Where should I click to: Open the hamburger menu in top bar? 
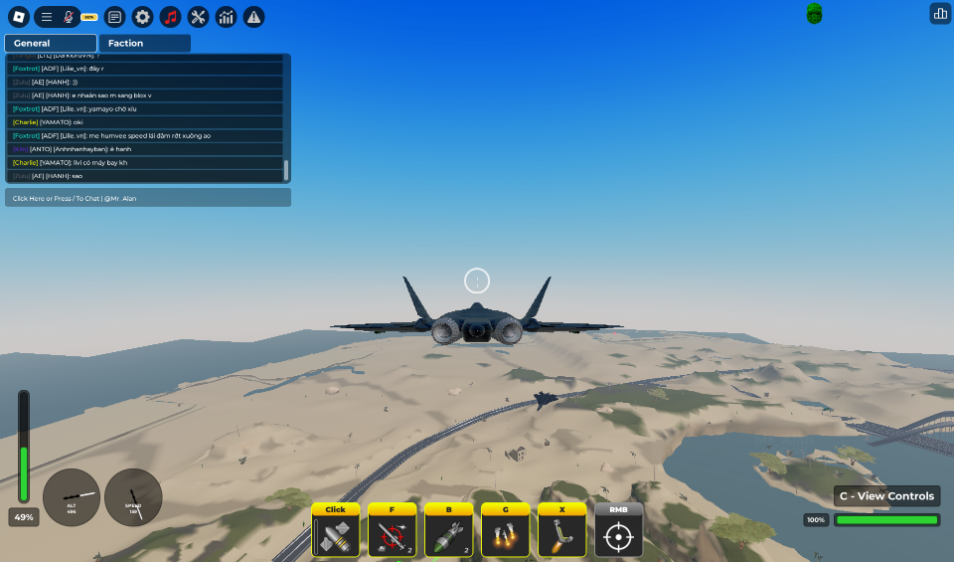[x=46, y=16]
